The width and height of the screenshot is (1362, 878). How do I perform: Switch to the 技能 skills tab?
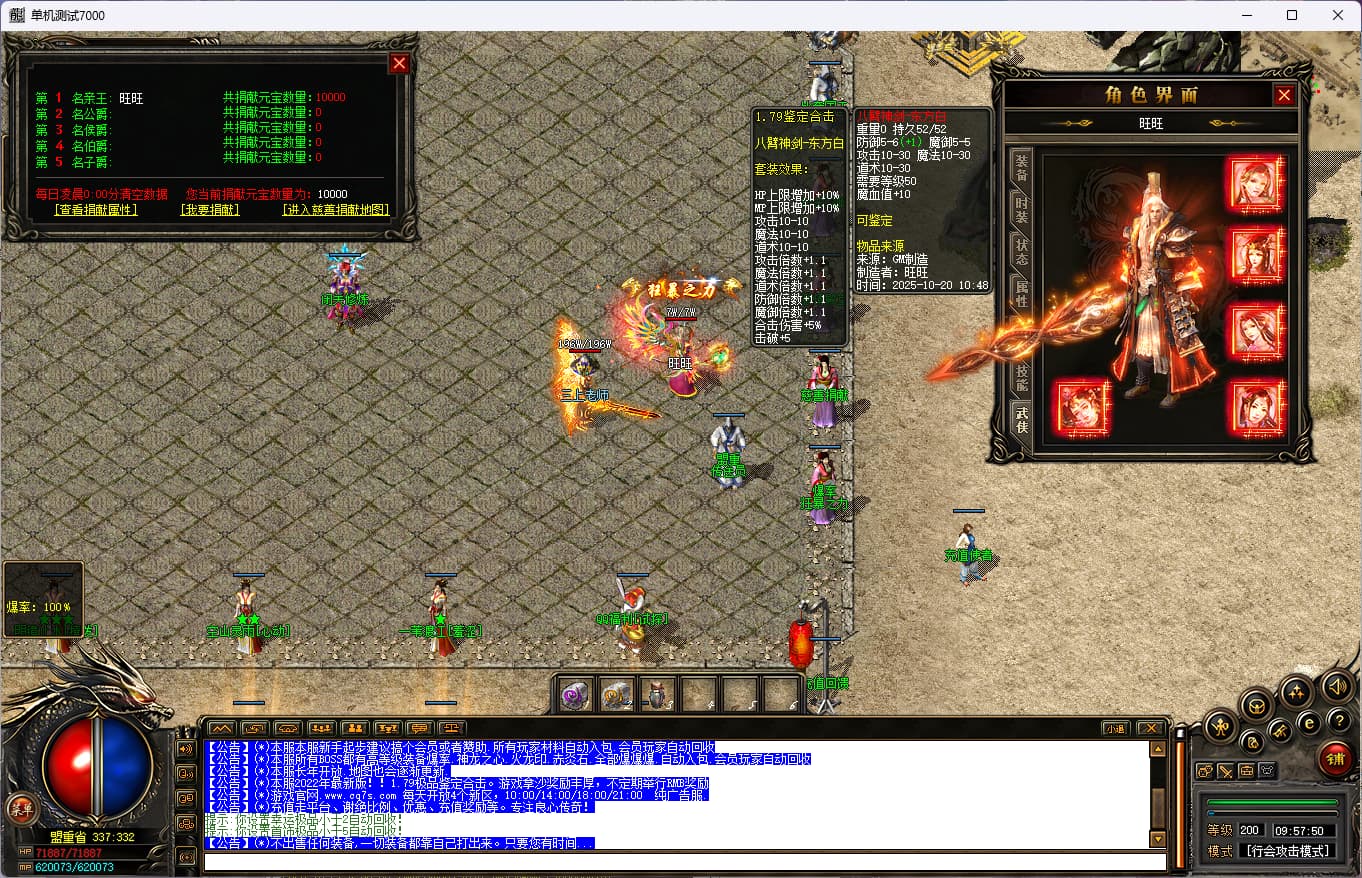click(x=1021, y=377)
